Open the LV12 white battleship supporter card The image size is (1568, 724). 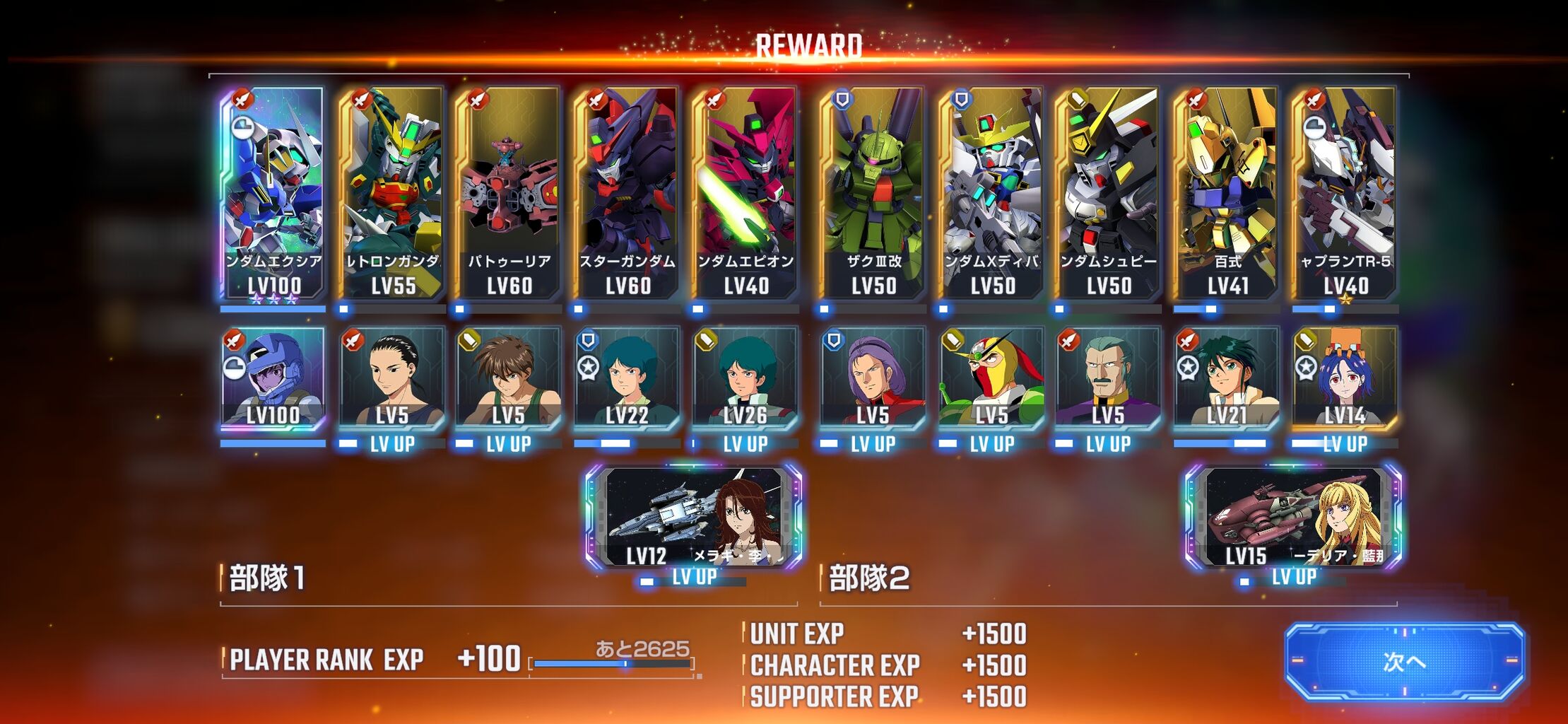(x=694, y=518)
